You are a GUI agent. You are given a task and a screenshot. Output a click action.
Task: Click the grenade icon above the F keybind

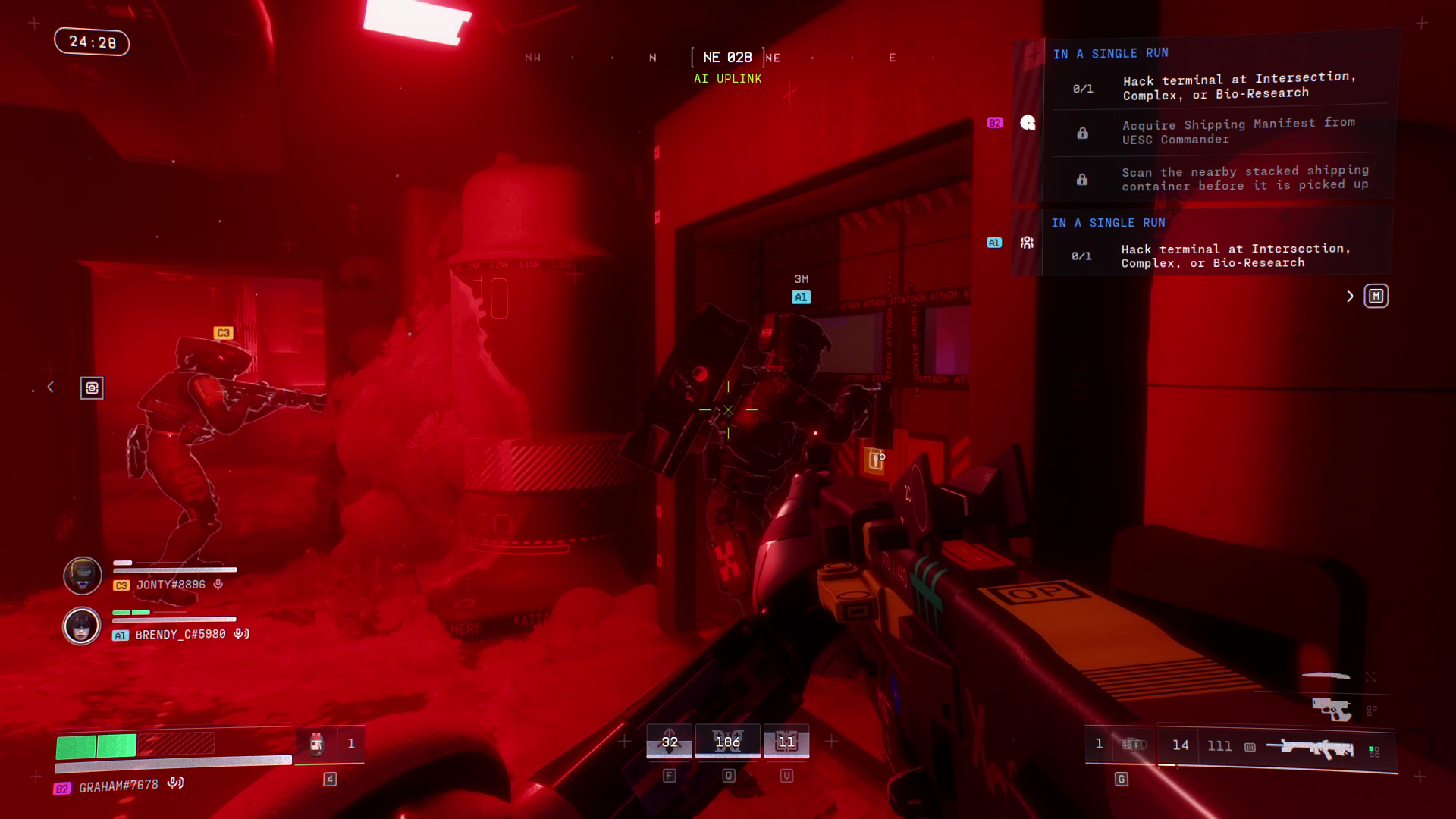(x=669, y=741)
